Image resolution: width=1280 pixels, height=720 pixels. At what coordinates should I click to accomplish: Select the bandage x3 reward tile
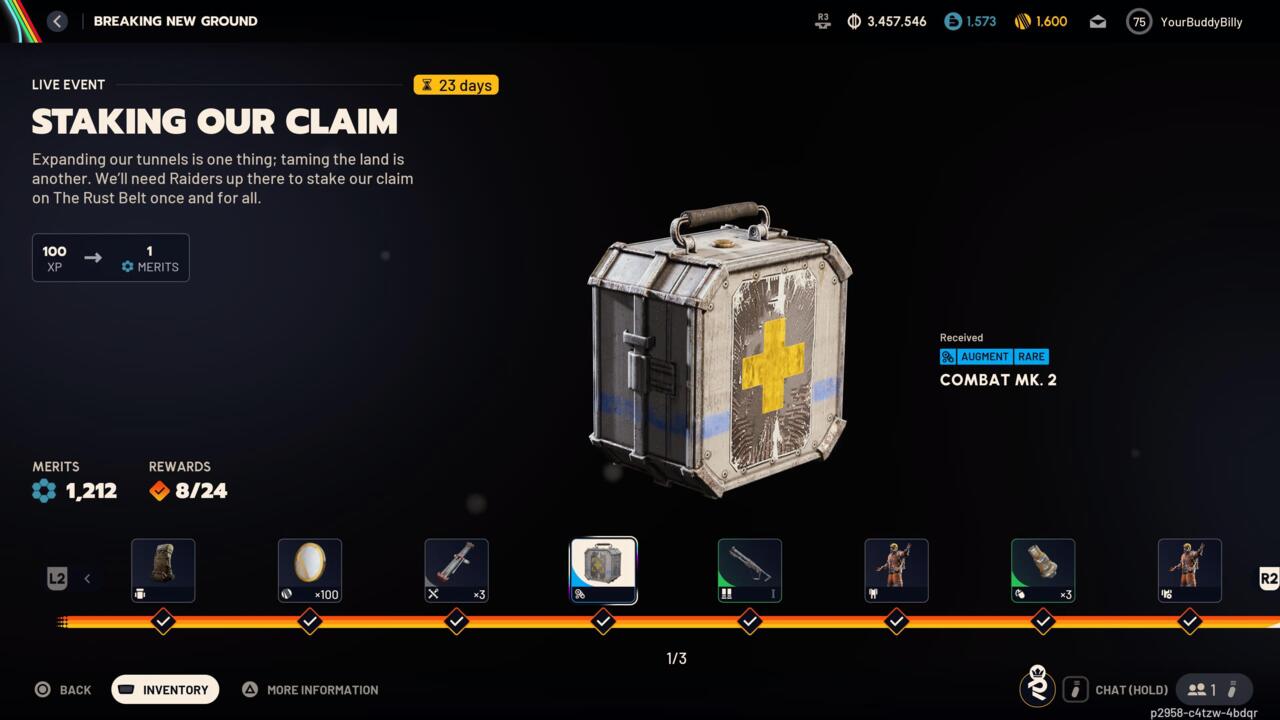[1043, 570]
